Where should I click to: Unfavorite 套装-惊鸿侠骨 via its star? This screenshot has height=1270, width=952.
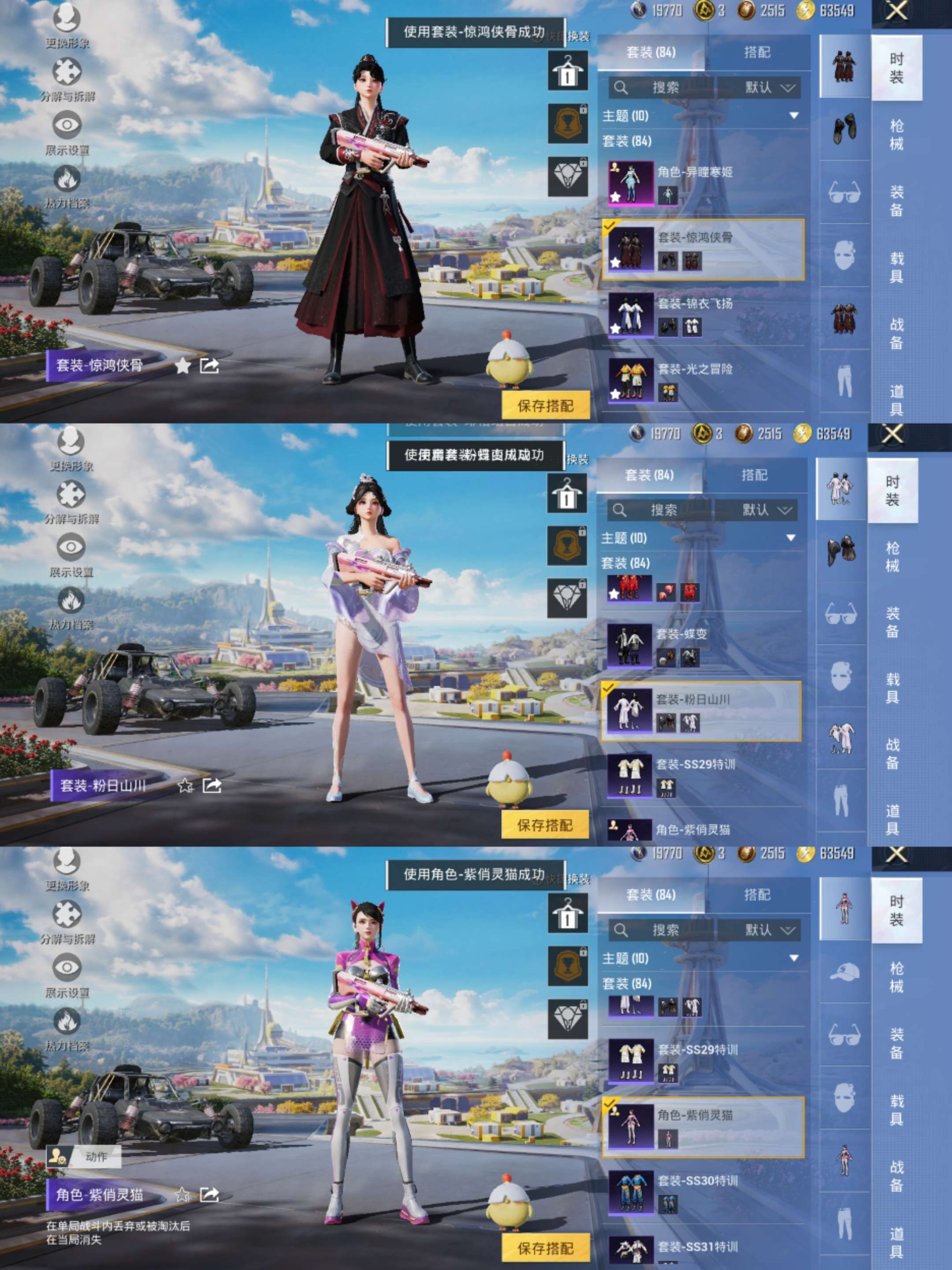coord(184,366)
